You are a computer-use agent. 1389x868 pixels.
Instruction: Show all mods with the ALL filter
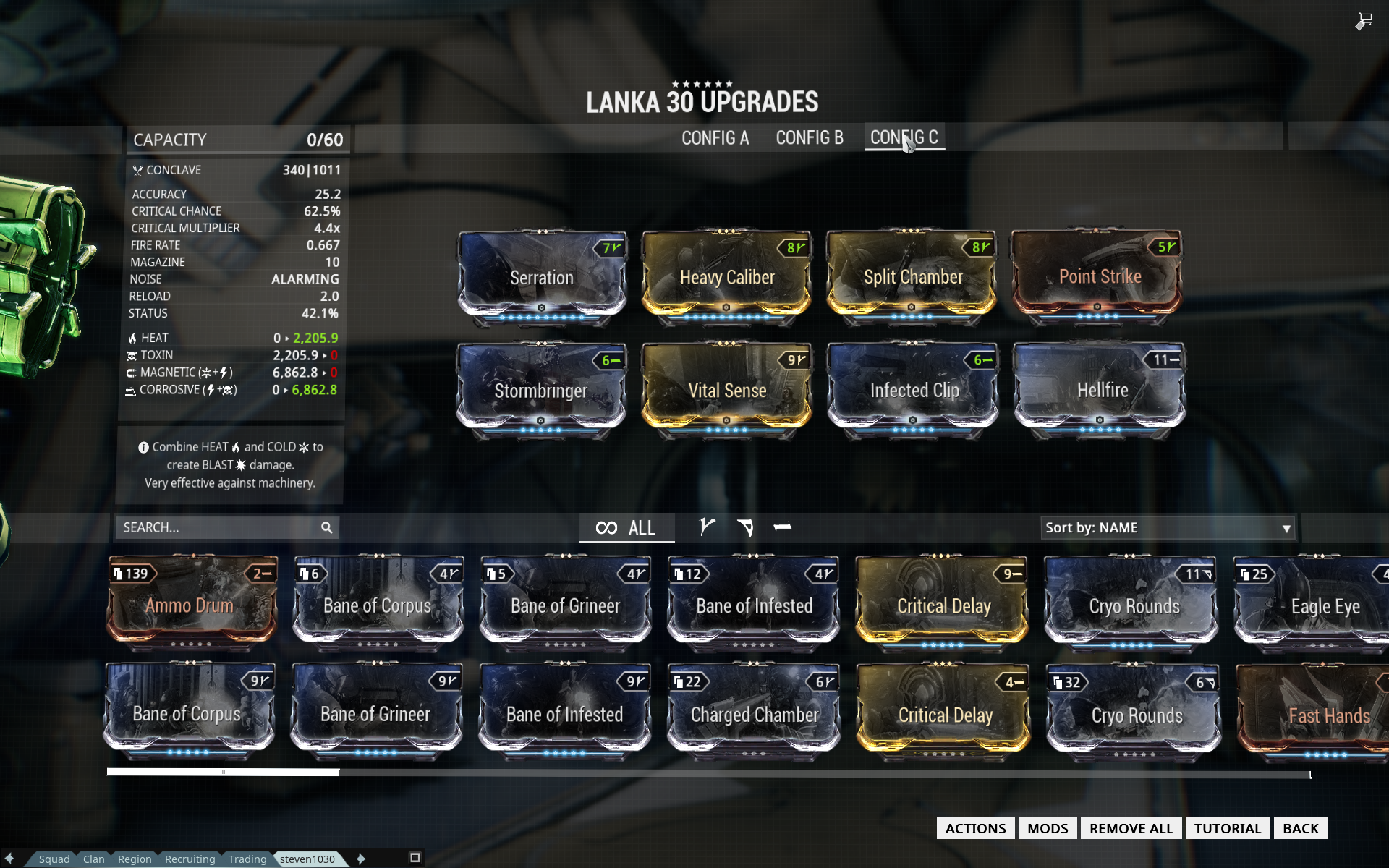coord(626,528)
